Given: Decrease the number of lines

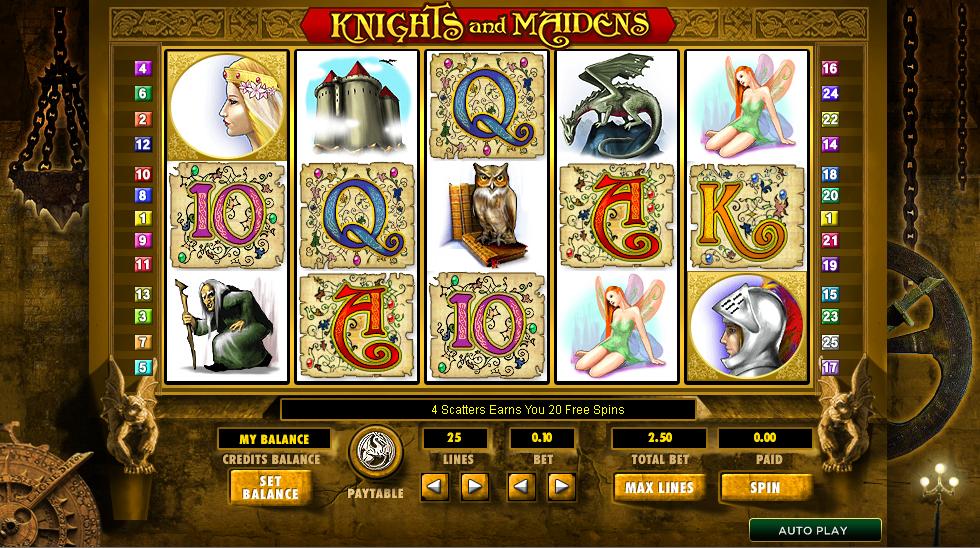Looking at the screenshot, I should (434, 487).
